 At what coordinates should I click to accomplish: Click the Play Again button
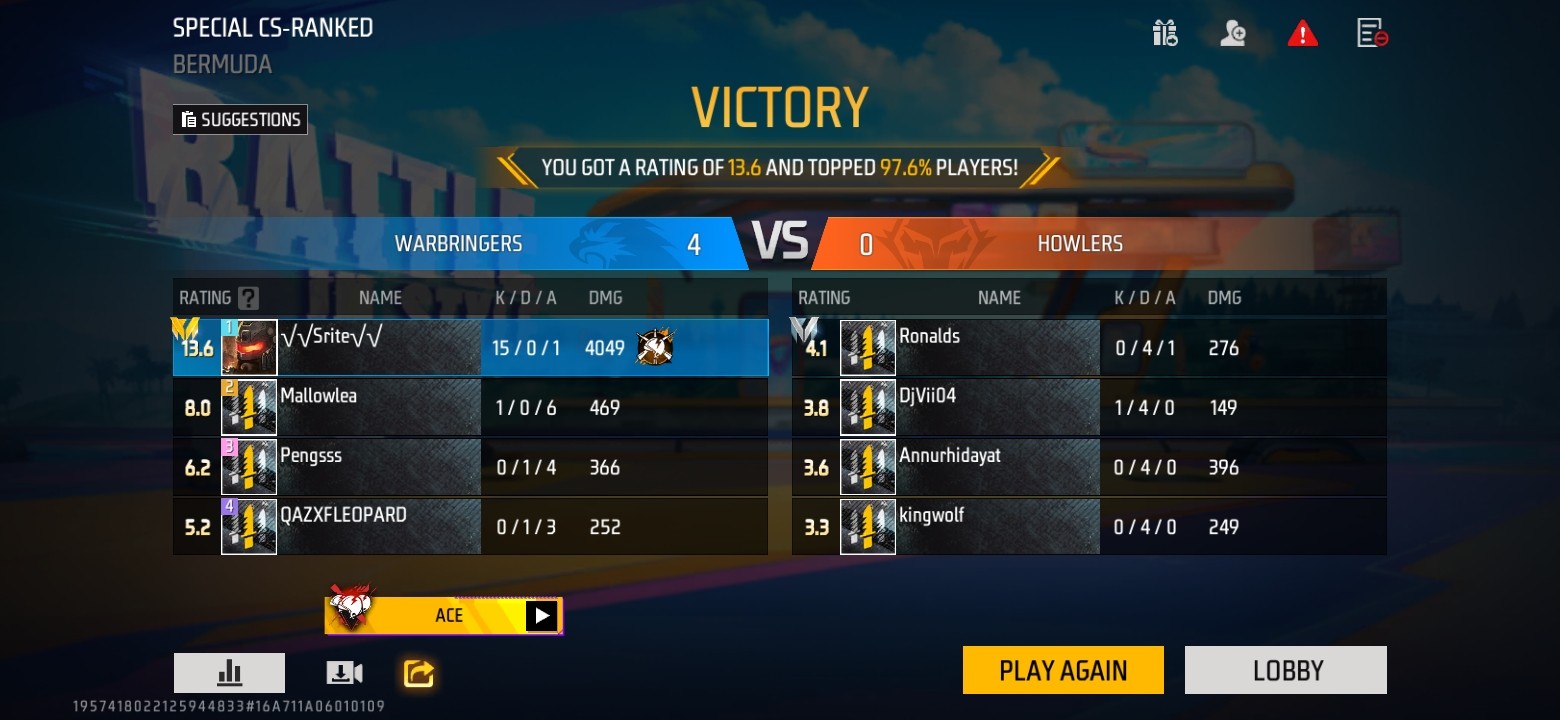[x=1063, y=670]
